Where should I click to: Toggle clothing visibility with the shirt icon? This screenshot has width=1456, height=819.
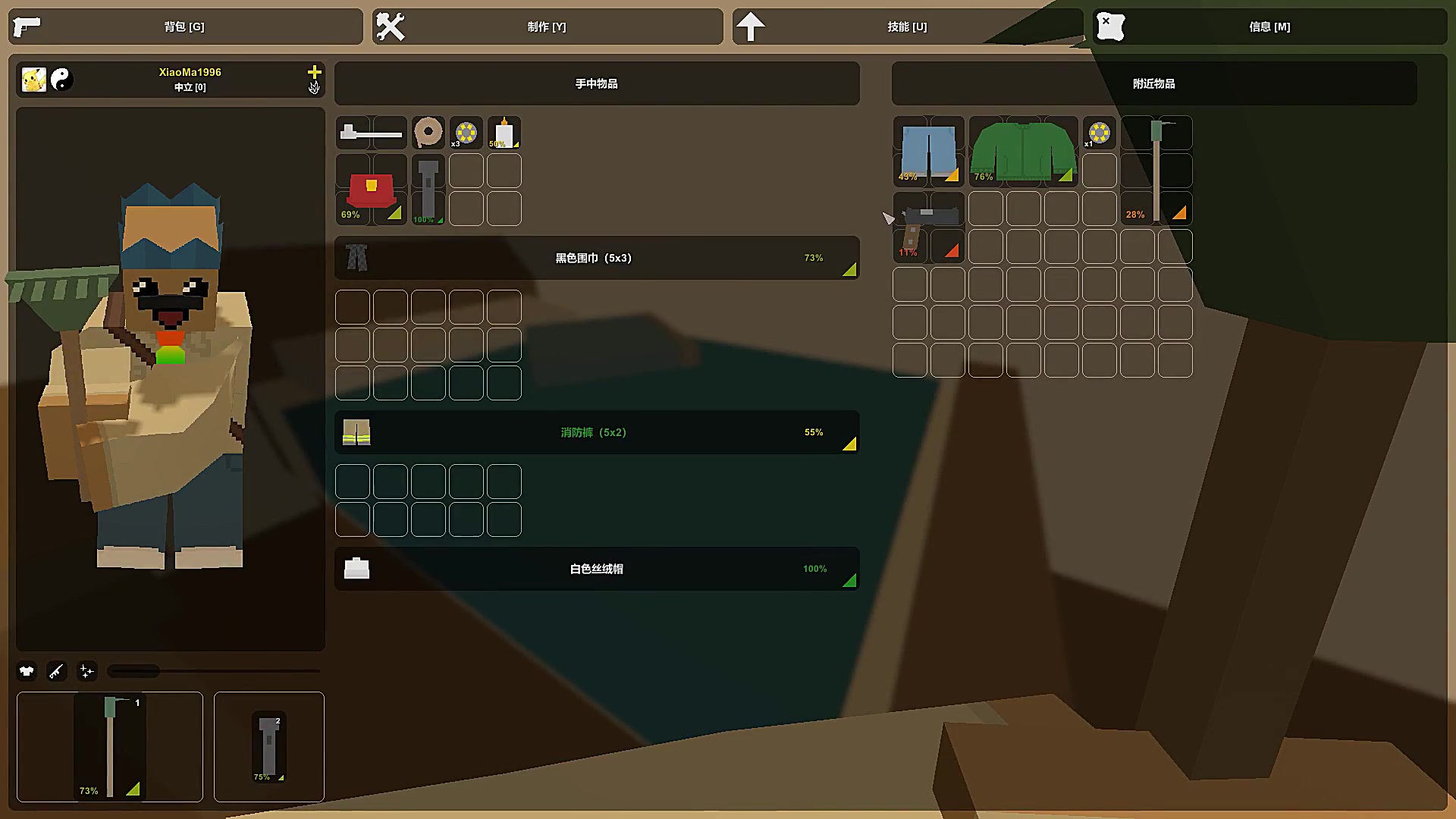tap(27, 670)
